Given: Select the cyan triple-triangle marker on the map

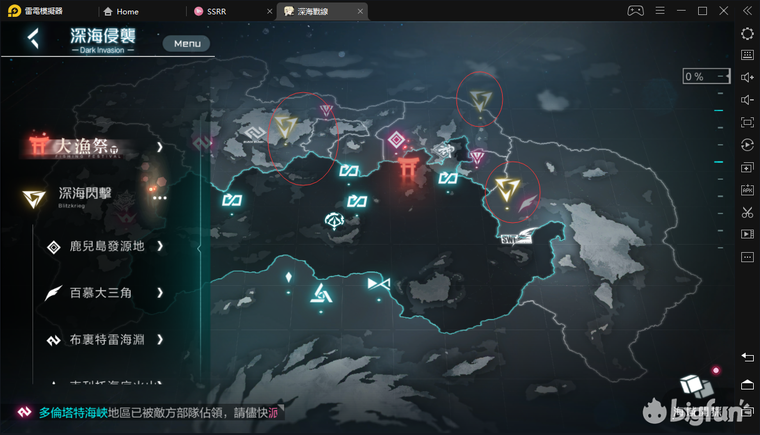Looking at the screenshot, I should pos(320,292).
